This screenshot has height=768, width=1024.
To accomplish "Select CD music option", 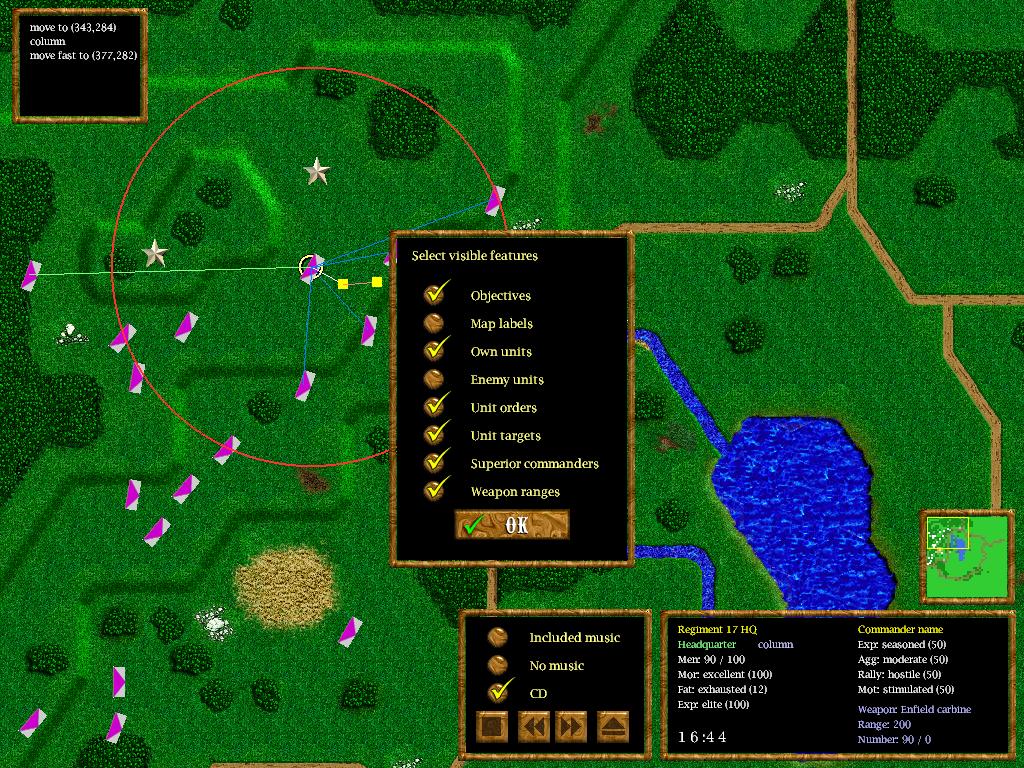I will pos(497,693).
